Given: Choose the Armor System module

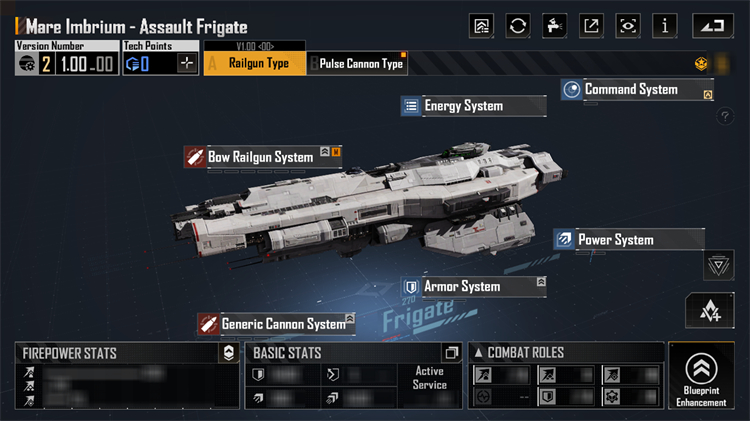Looking at the screenshot, I should pyautogui.click(x=461, y=287).
